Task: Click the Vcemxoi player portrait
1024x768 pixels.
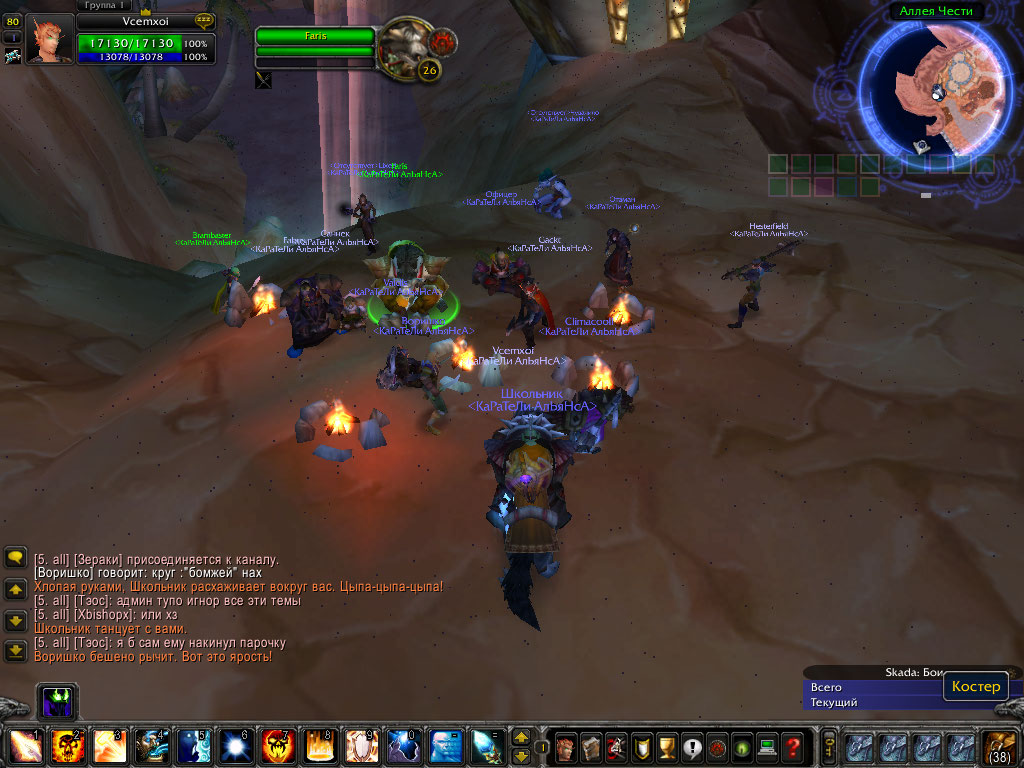Action: (x=49, y=40)
